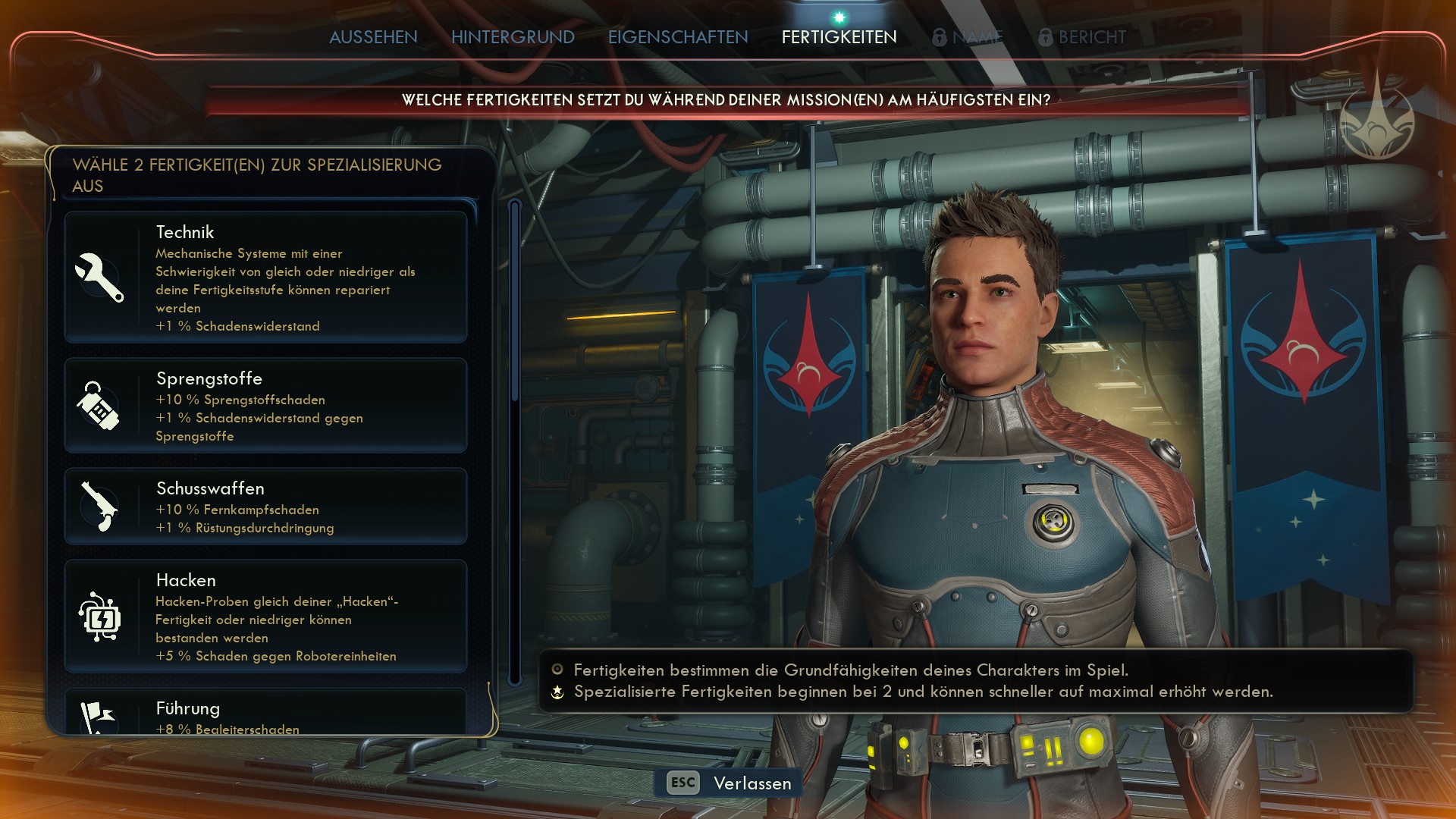This screenshot has width=1456, height=819.
Task: Select the Sprengstoffe skill entry
Action: click(x=265, y=406)
